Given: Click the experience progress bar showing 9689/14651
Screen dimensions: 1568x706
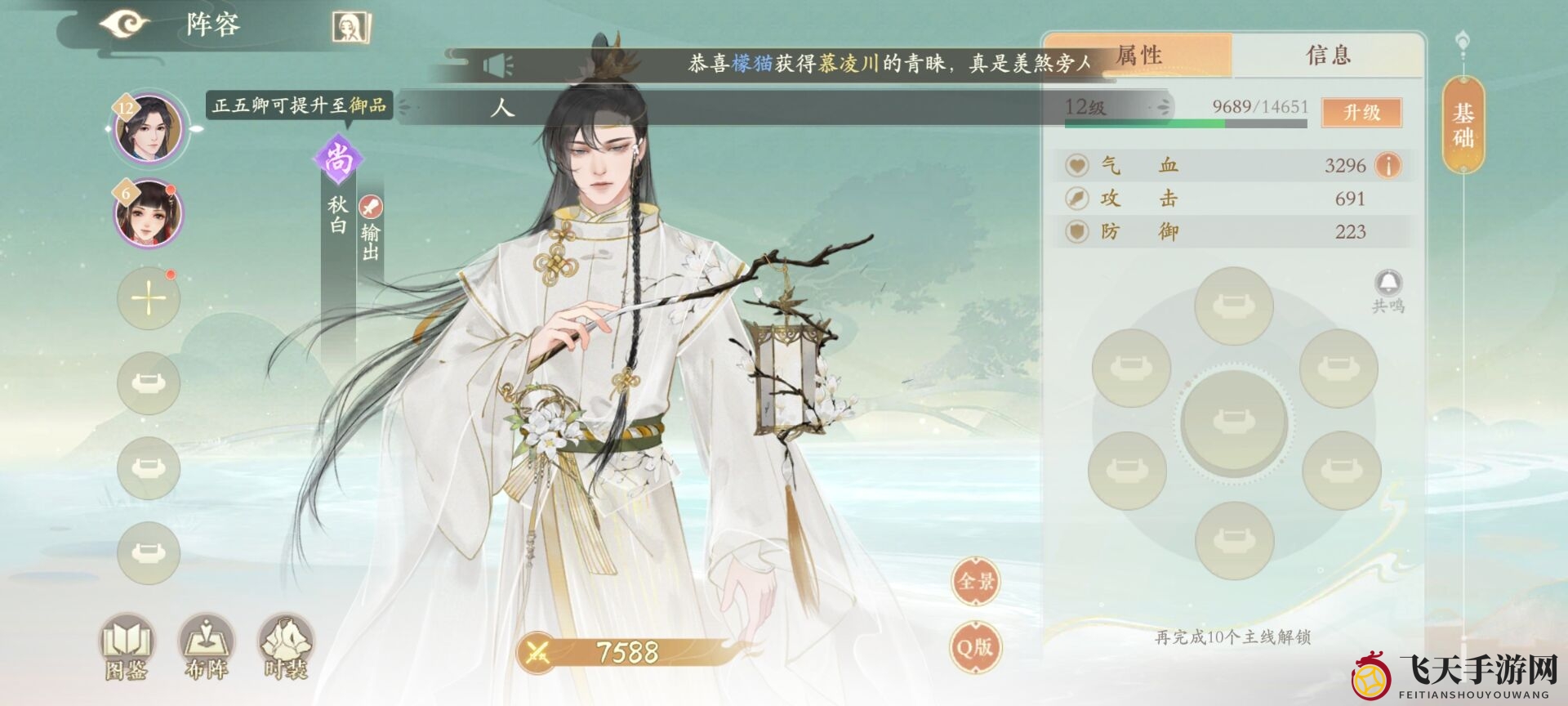Looking at the screenshot, I should click(x=1184, y=123).
